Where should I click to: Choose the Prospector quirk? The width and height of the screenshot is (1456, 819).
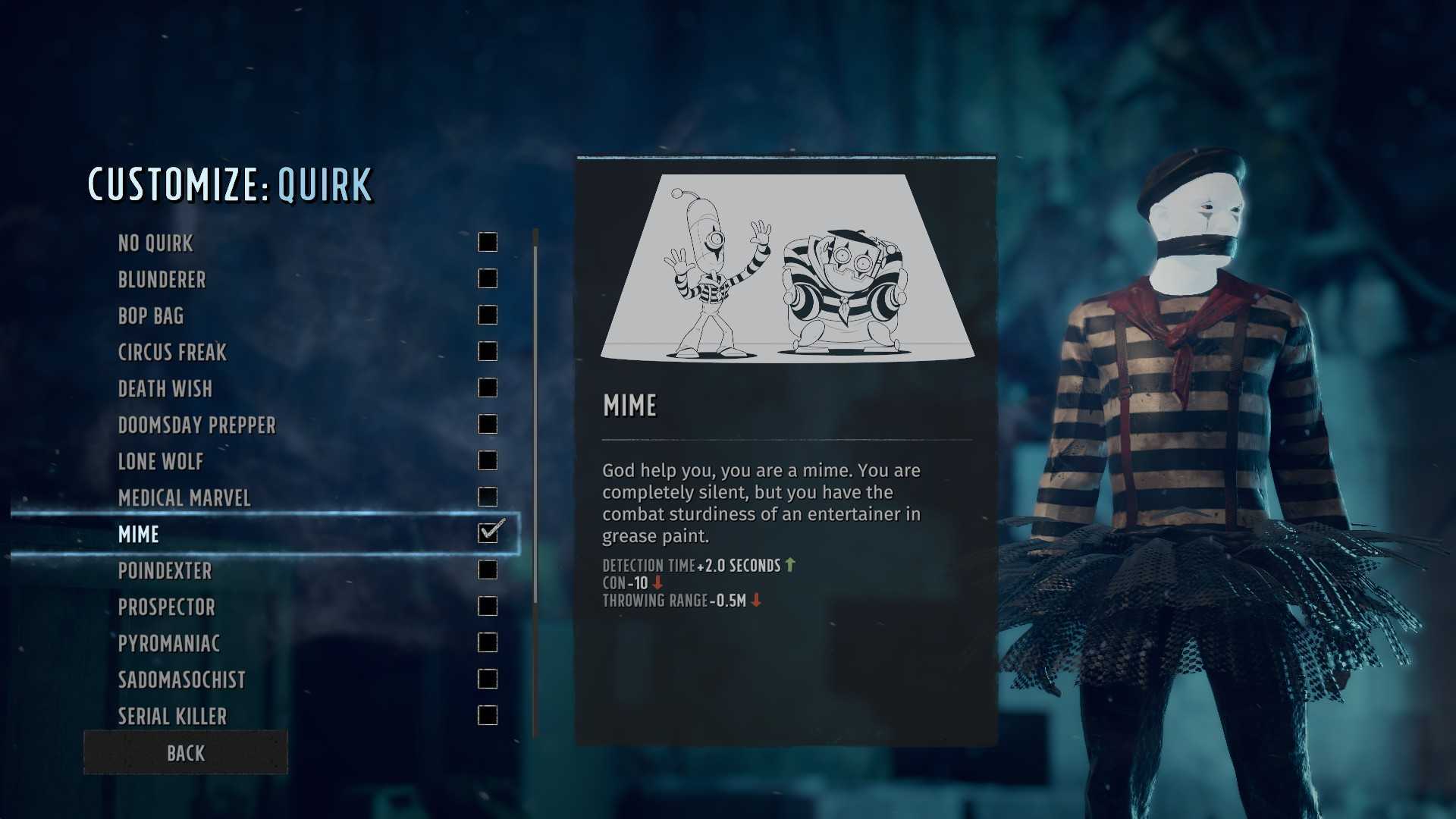click(x=167, y=607)
